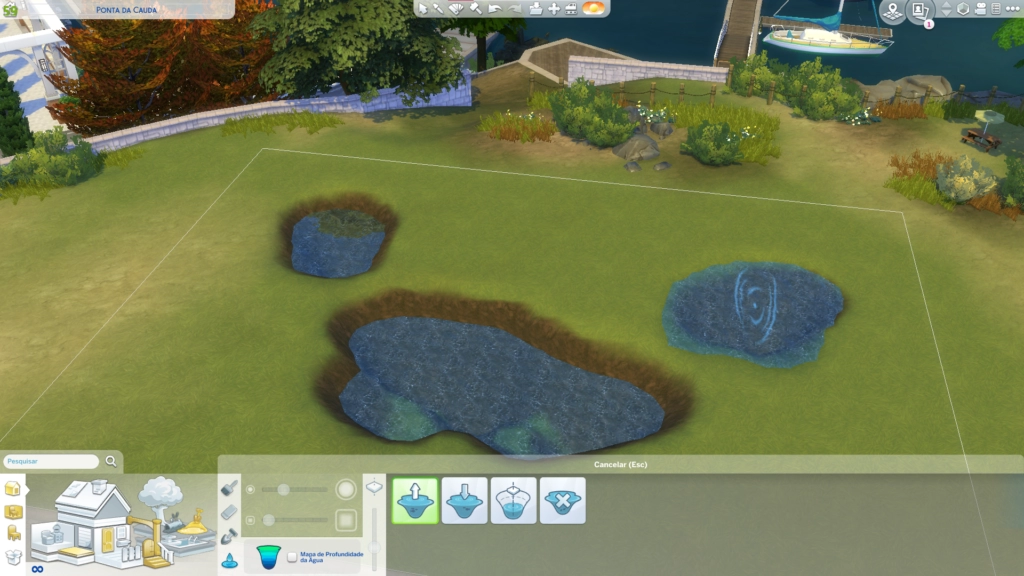Image resolution: width=1024 pixels, height=576 pixels.
Task: Activate the top toolbar pointer select tool
Action: pos(423,8)
